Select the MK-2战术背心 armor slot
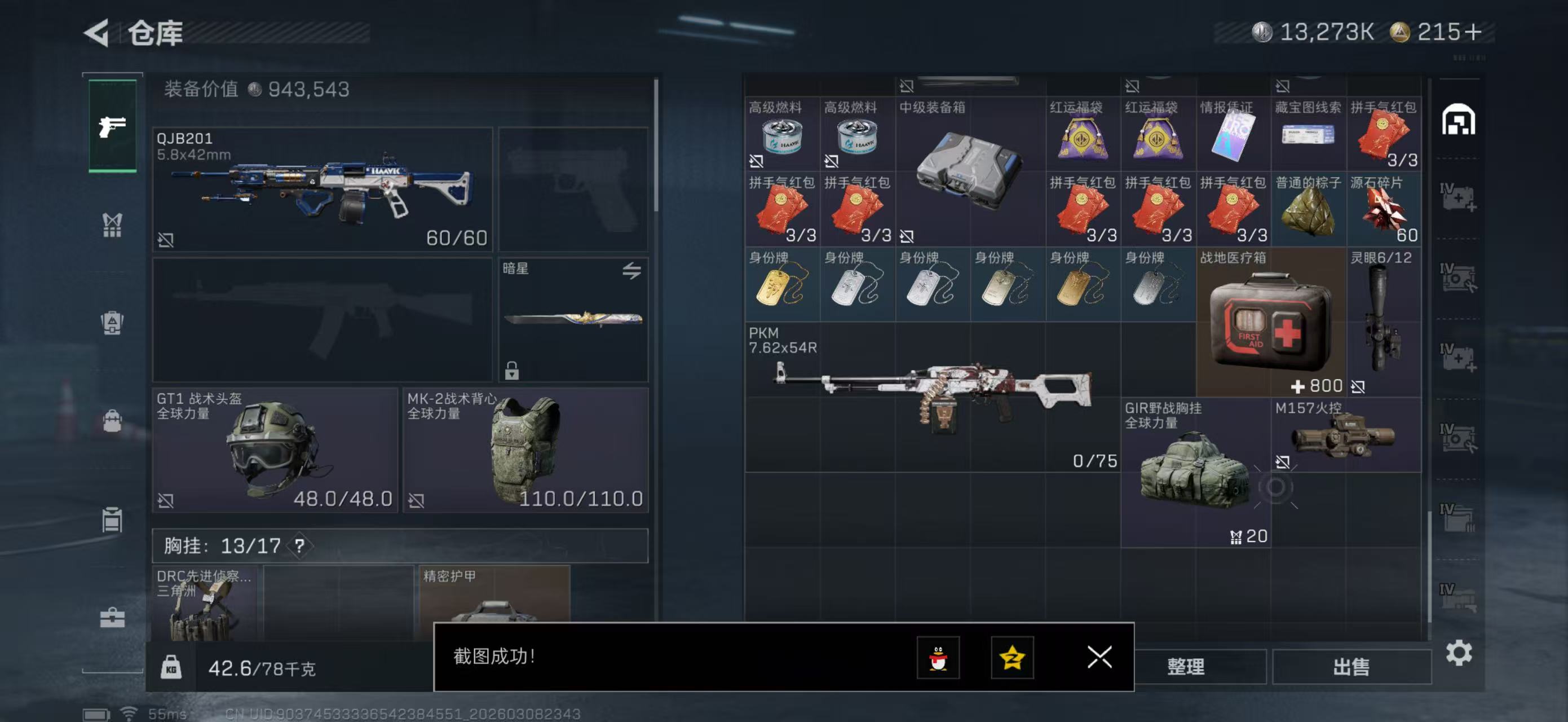 click(525, 450)
